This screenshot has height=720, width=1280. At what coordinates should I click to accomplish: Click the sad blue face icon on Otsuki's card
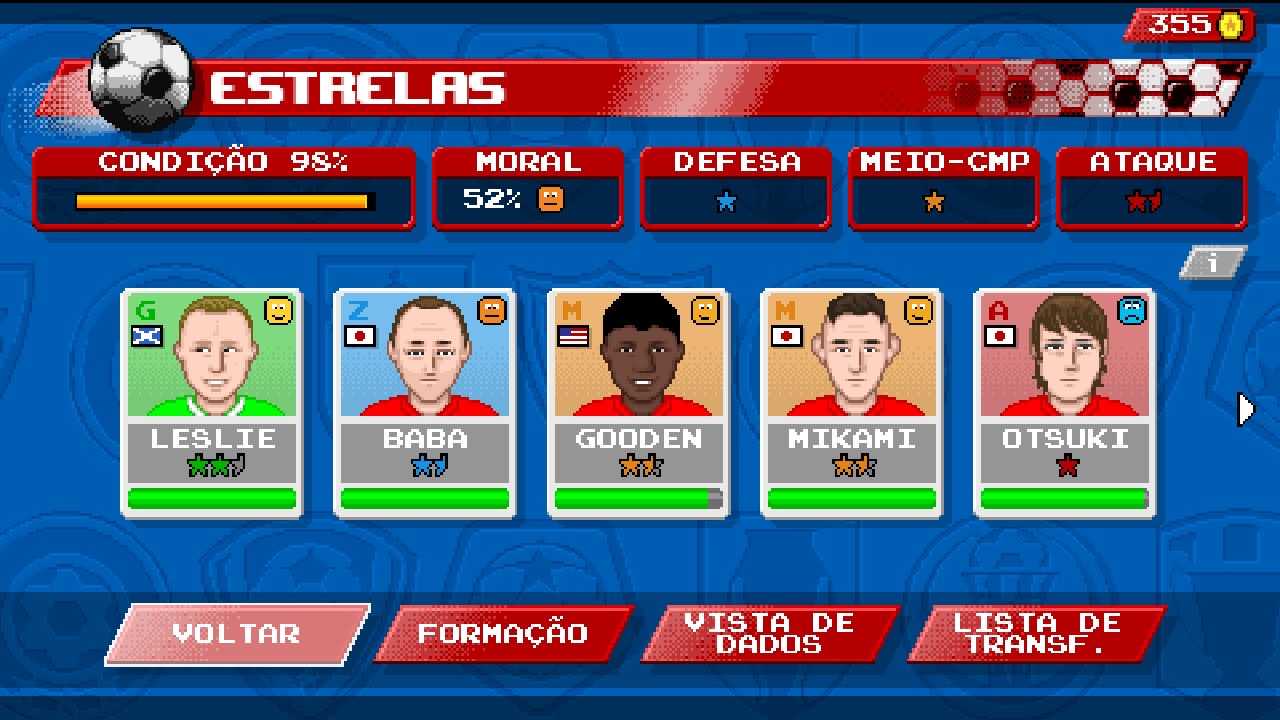click(1131, 311)
